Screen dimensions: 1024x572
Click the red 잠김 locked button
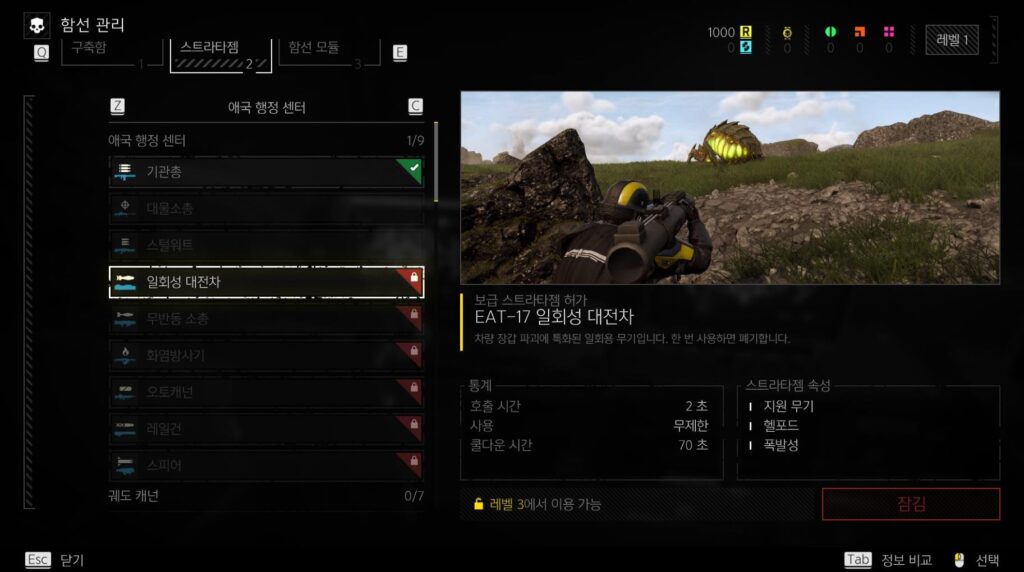[910, 504]
